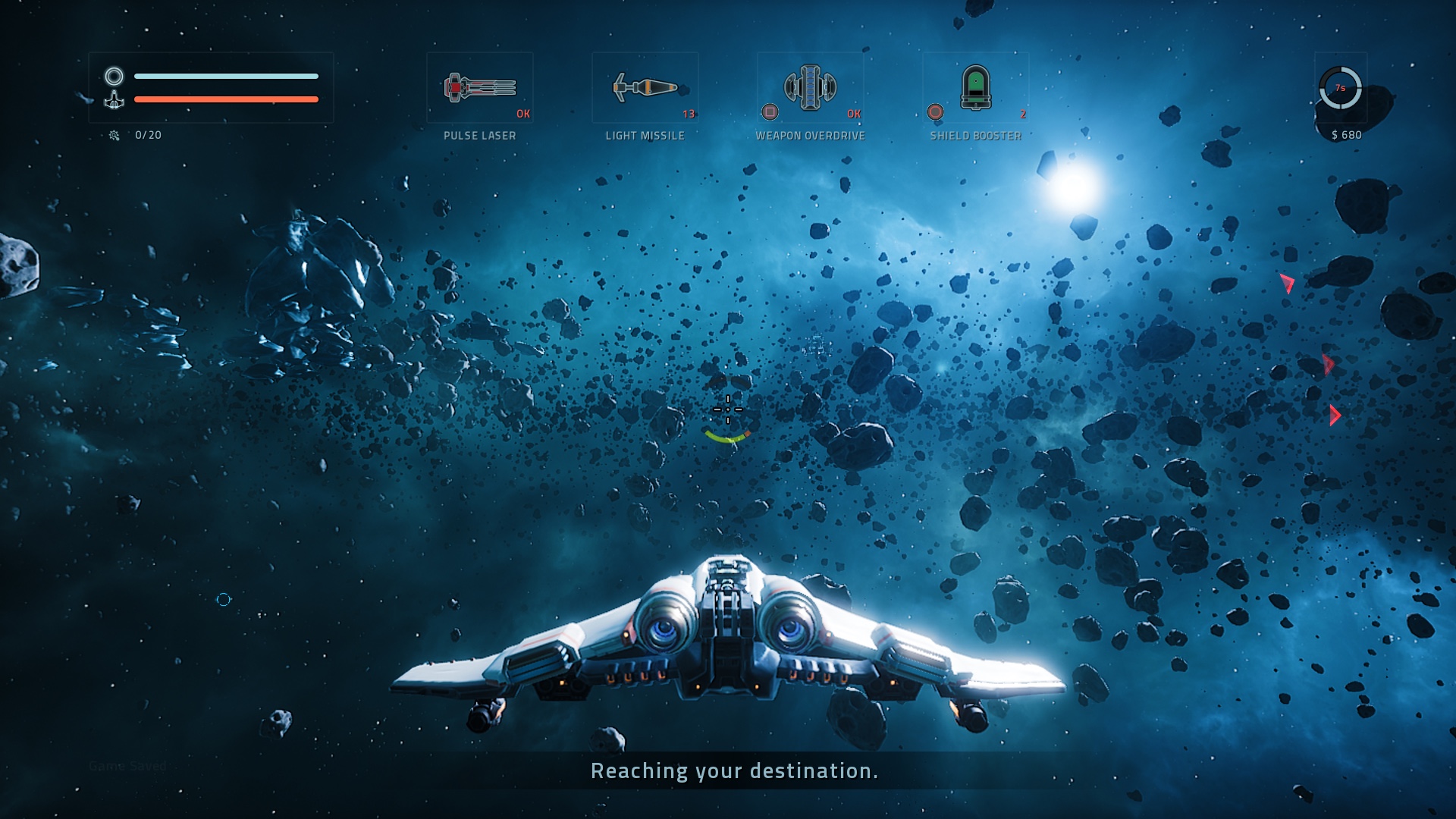
Task: Click the 7s cooldown ring indicator
Action: click(1339, 86)
